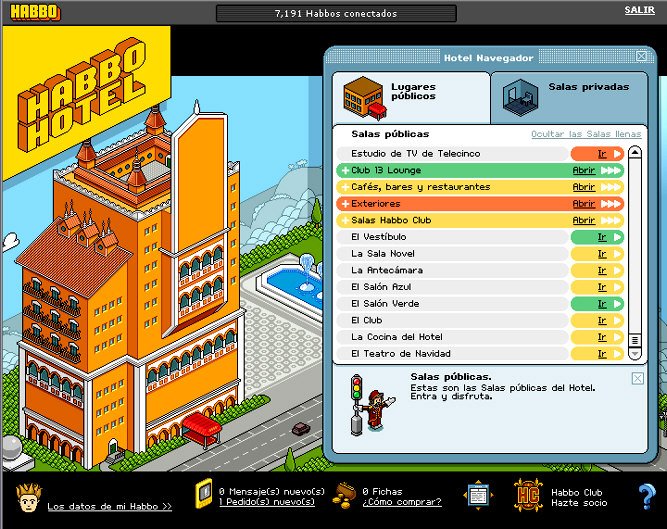The width and height of the screenshot is (667, 529).
Task: Go to El Vestíbulo room
Action: coord(602,237)
